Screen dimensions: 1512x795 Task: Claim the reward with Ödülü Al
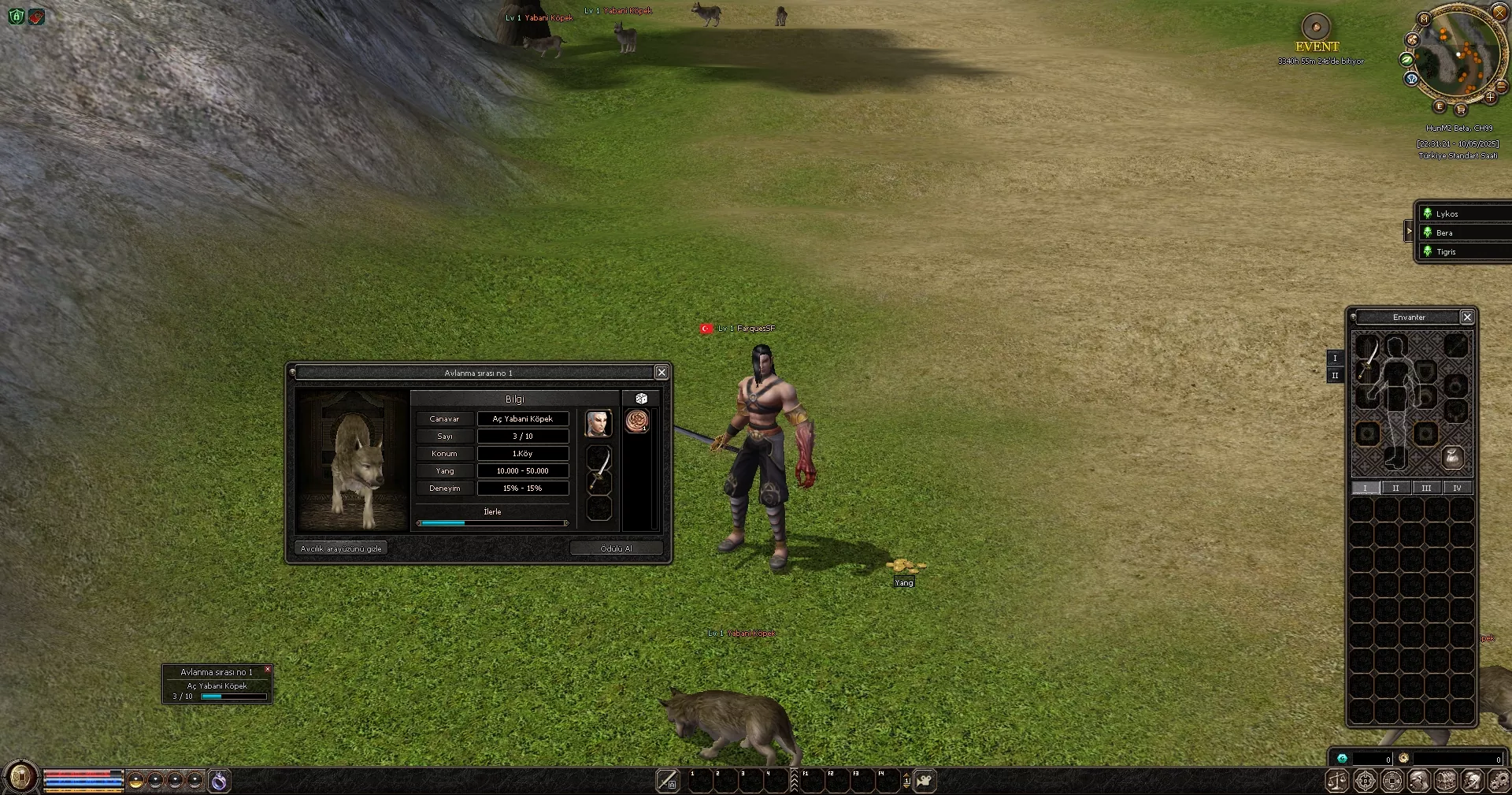pos(616,548)
